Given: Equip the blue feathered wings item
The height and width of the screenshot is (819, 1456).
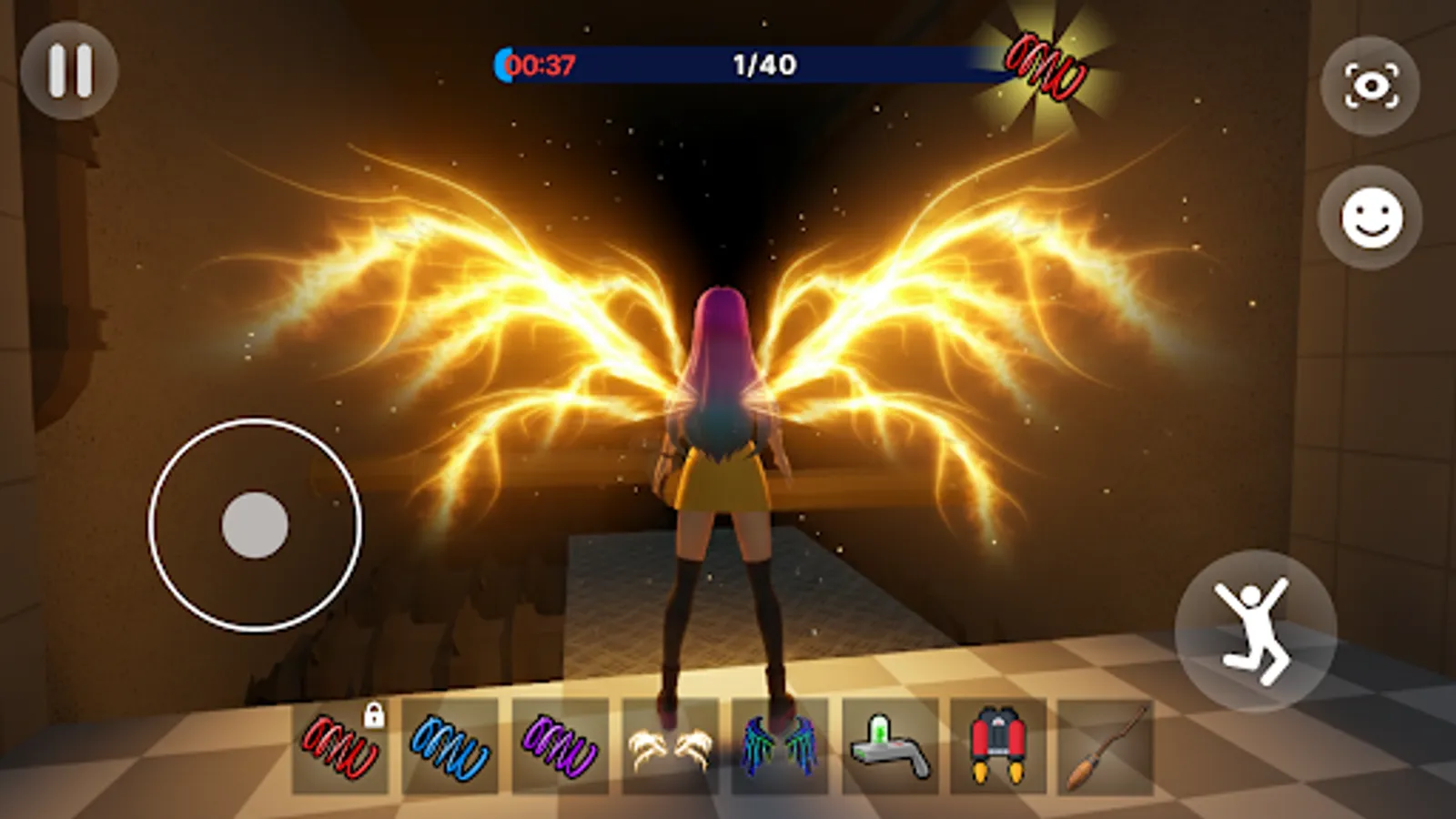Looking at the screenshot, I should click(787, 746).
